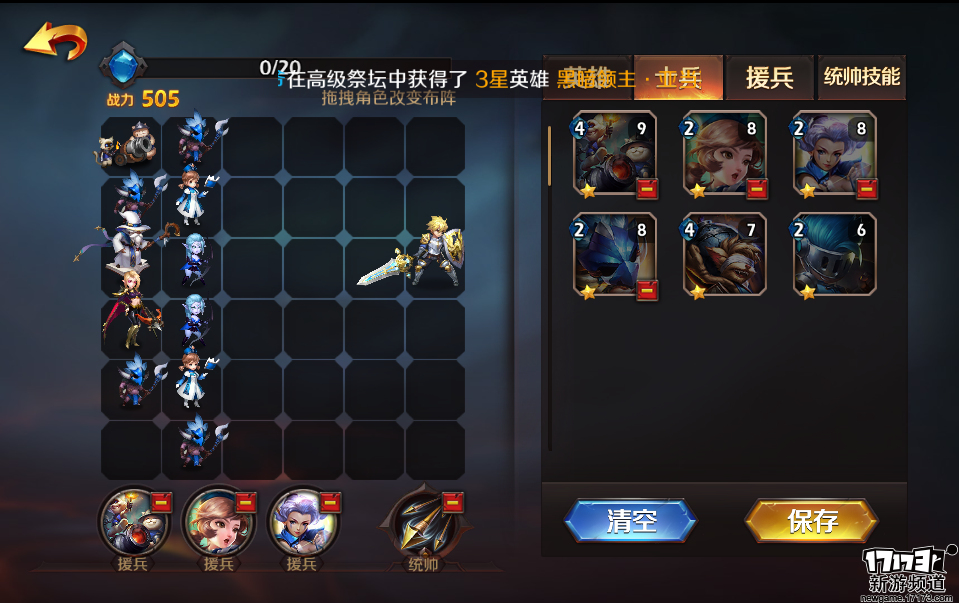This screenshot has width=959, height=603.
Task: Choose the blindfolded beast warrior card
Action: pyautogui.click(x=725, y=254)
